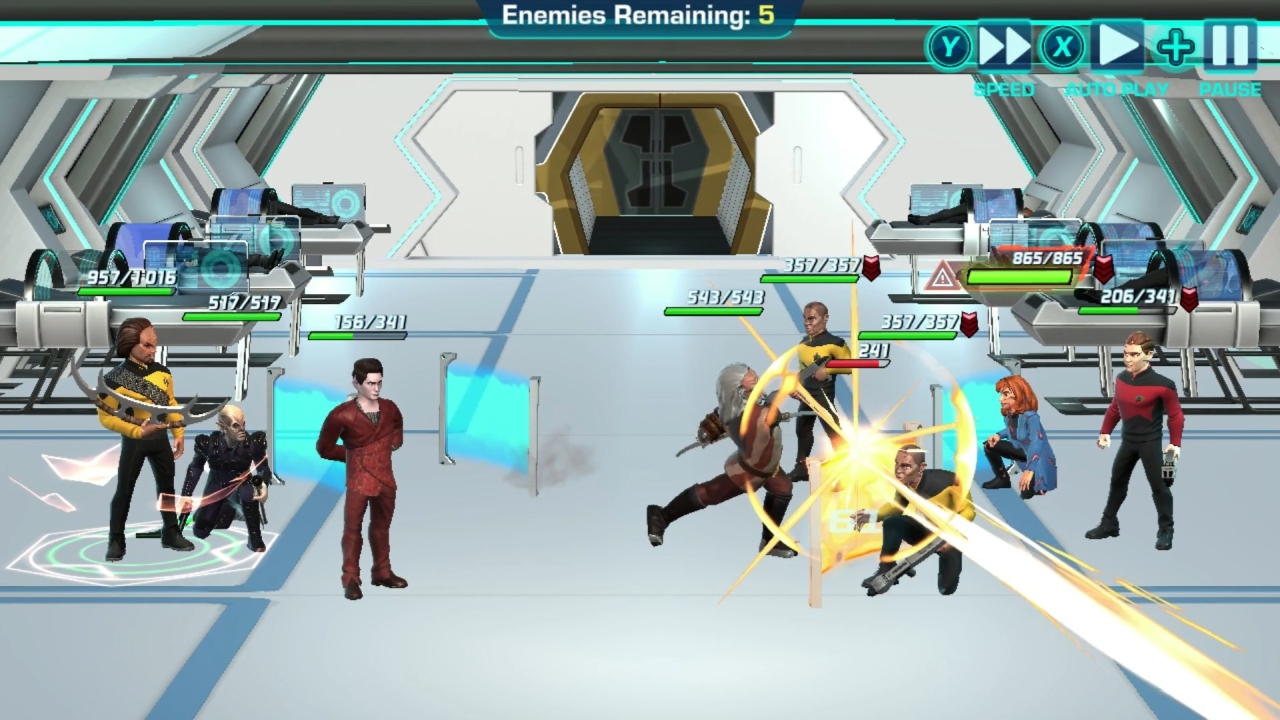Toggle the SPEED fast-forward setting

tap(1003, 45)
